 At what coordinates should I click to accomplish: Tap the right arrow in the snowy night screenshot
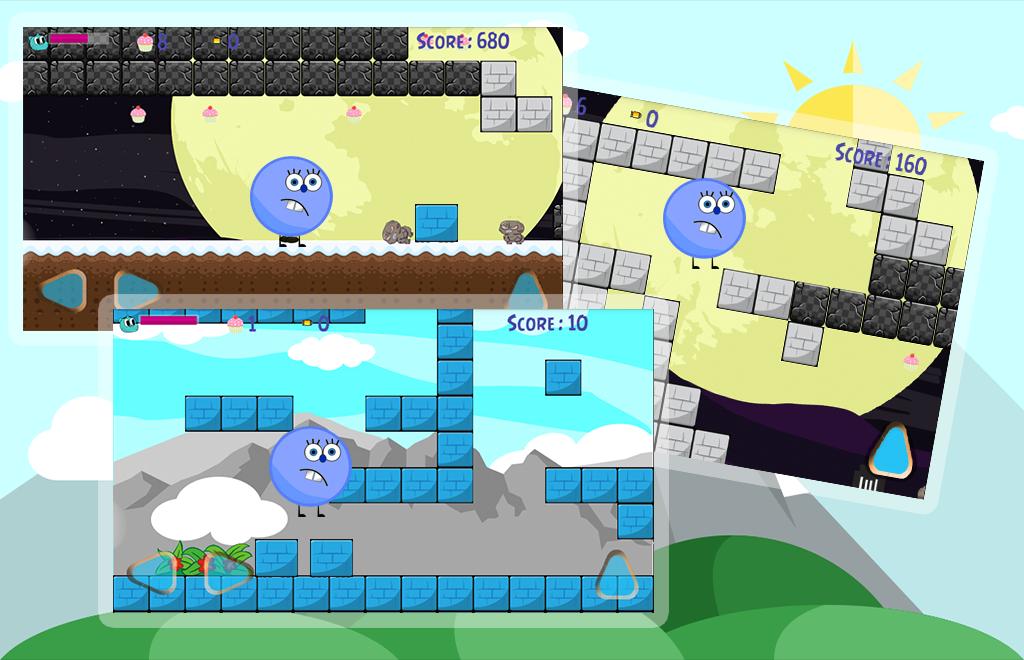[x=138, y=287]
